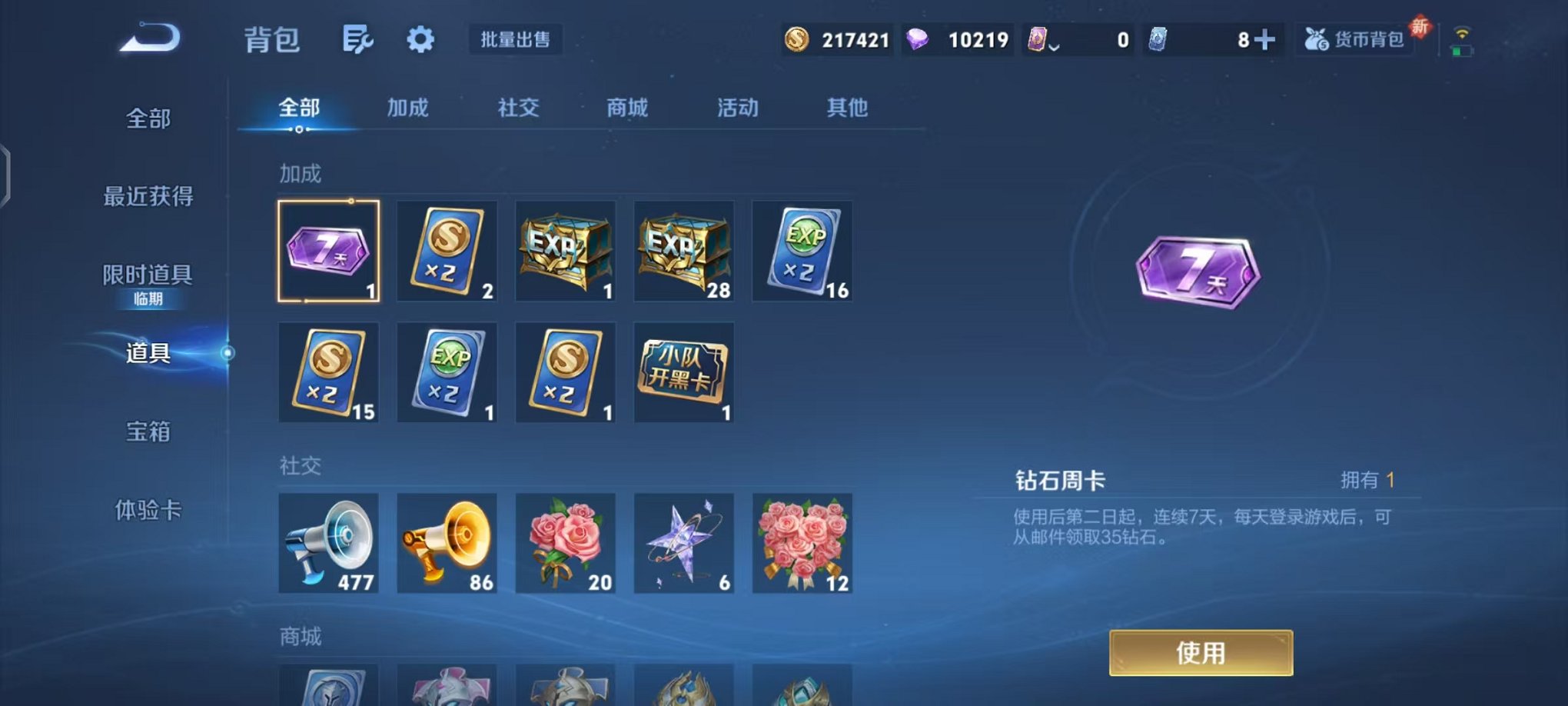The height and width of the screenshot is (706, 1568).
Task: Click the plus to buy more tickets
Action: pyautogui.click(x=1266, y=38)
